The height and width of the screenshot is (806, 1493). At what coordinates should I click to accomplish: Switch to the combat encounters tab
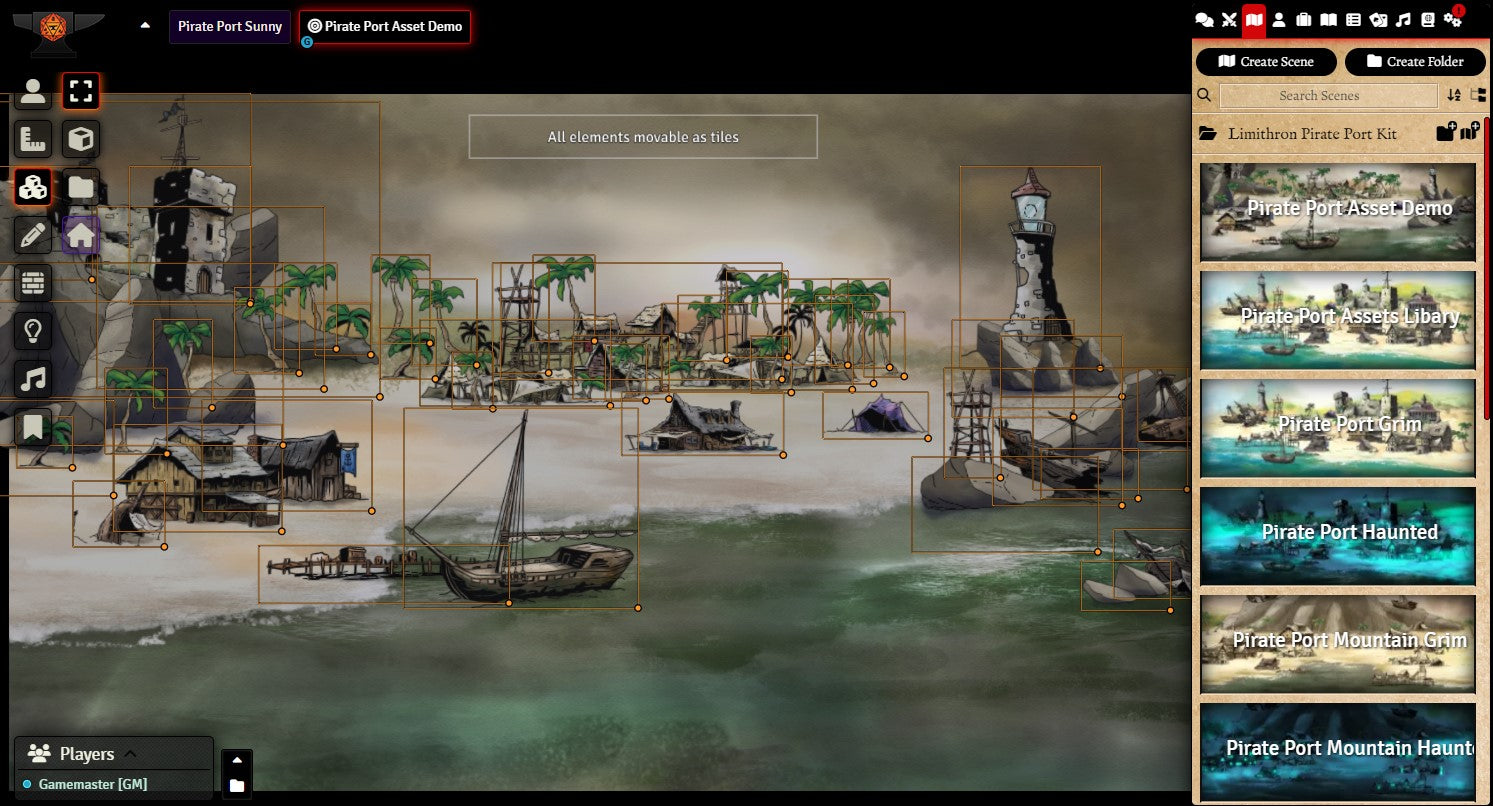tap(1230, 20)
